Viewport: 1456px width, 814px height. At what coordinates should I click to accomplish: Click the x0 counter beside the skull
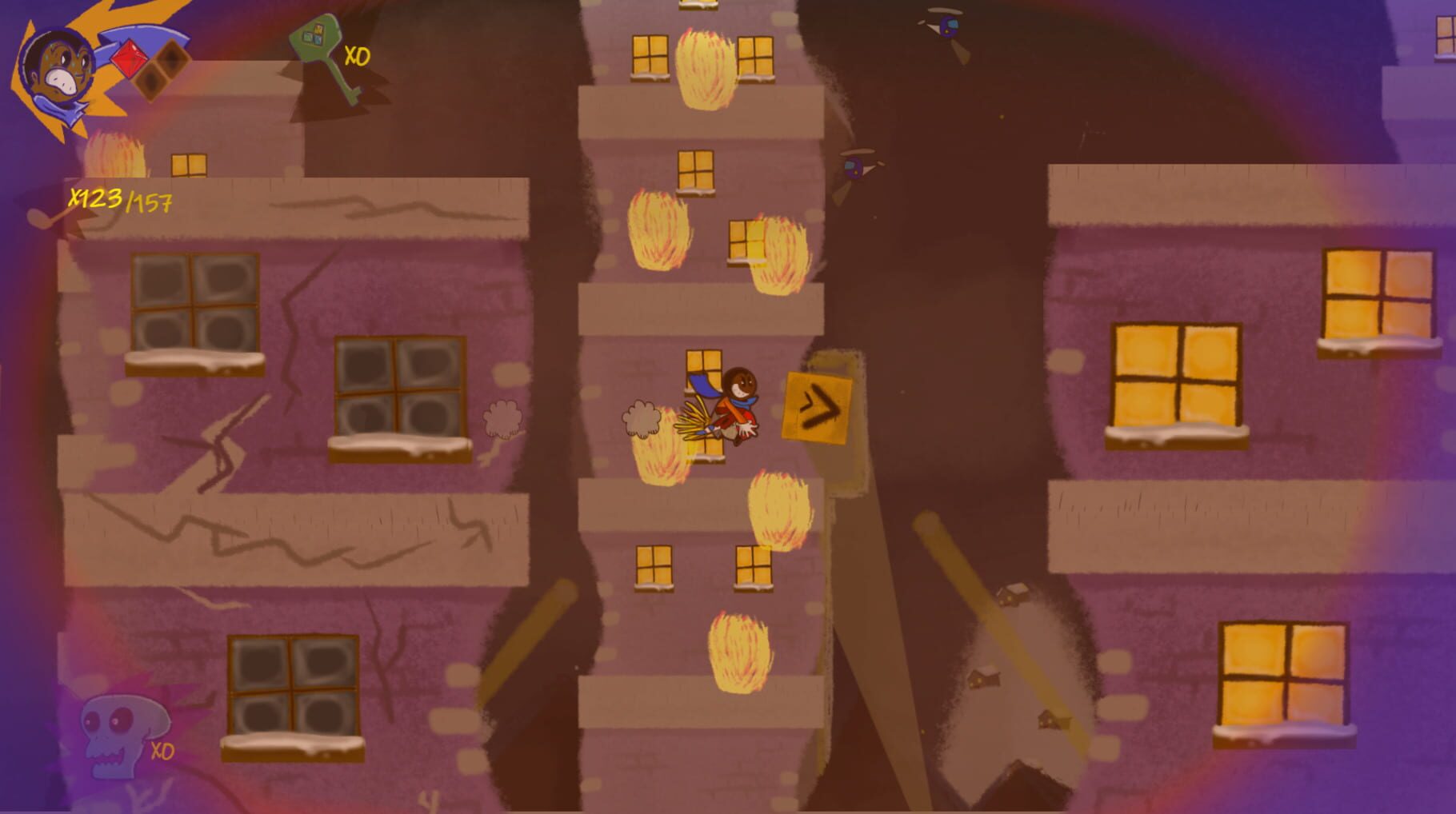[x=164, y=752]
